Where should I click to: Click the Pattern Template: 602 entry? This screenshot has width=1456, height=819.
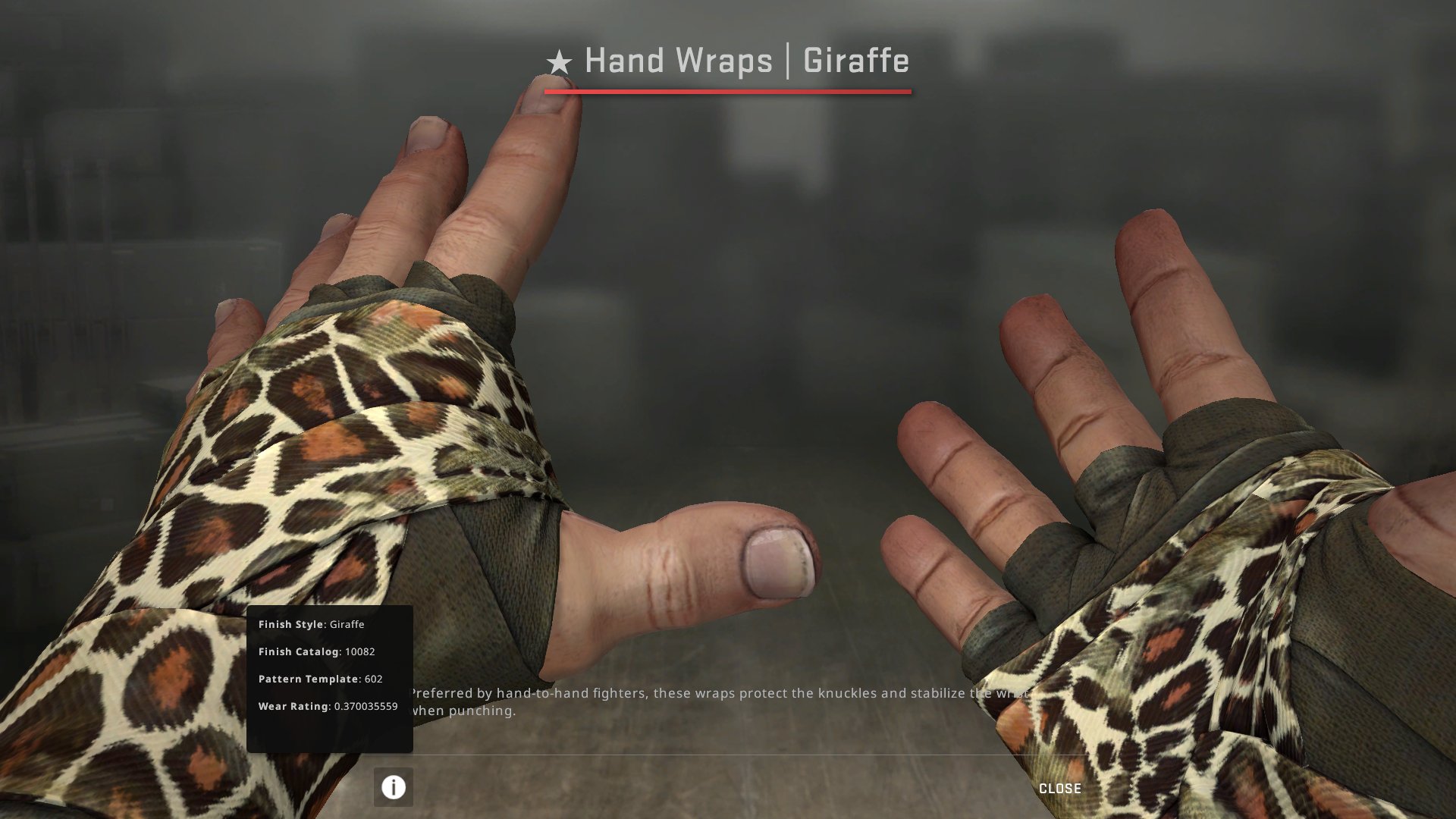pyautogui.click(x=319, y=679)
